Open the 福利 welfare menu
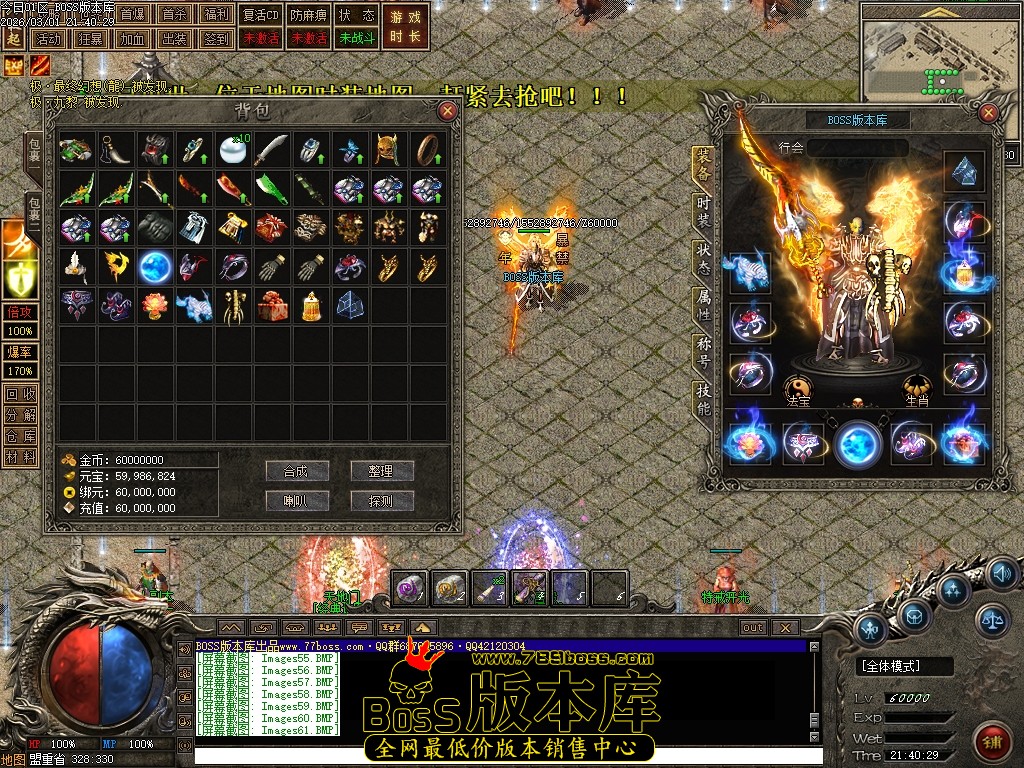This screenshot has width=1024, height=768. coord(215,15)
